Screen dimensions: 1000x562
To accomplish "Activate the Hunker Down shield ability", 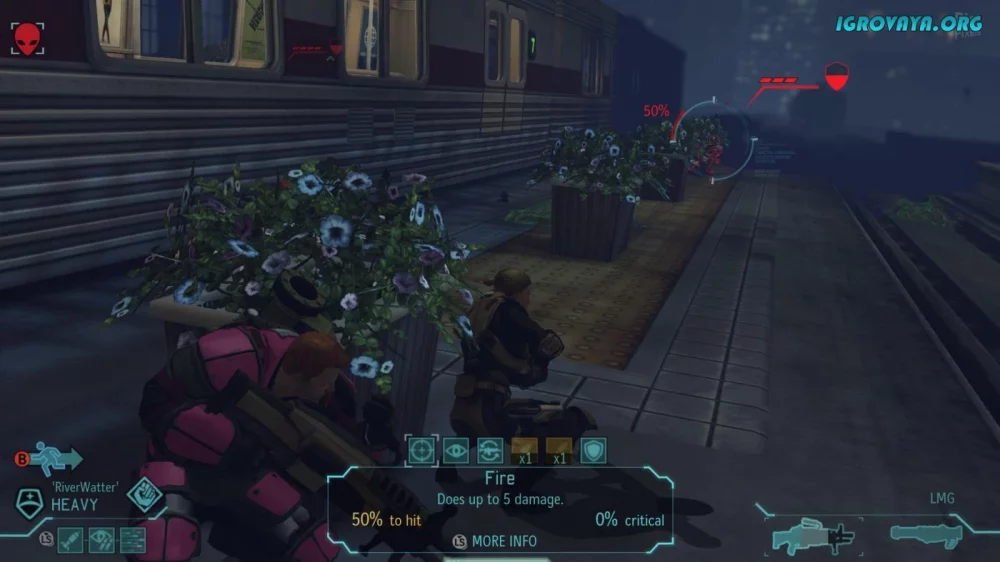I will pyautogui.click(x=593, y=450).
